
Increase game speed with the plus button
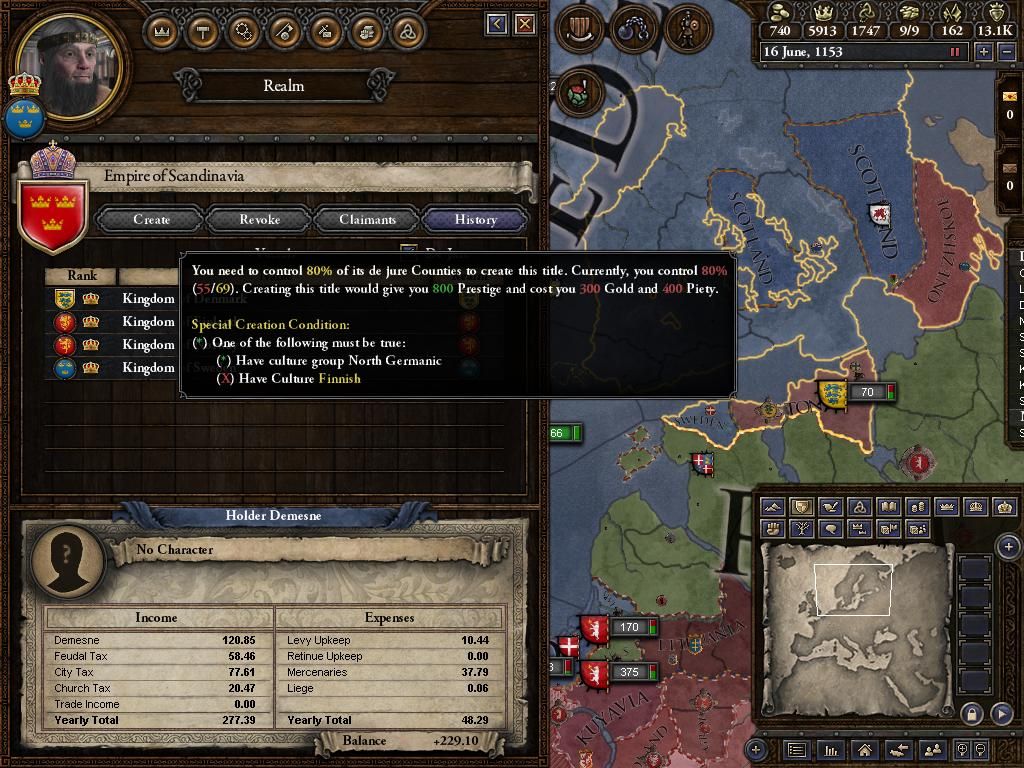pyautogui.click(x=984, y=52)
